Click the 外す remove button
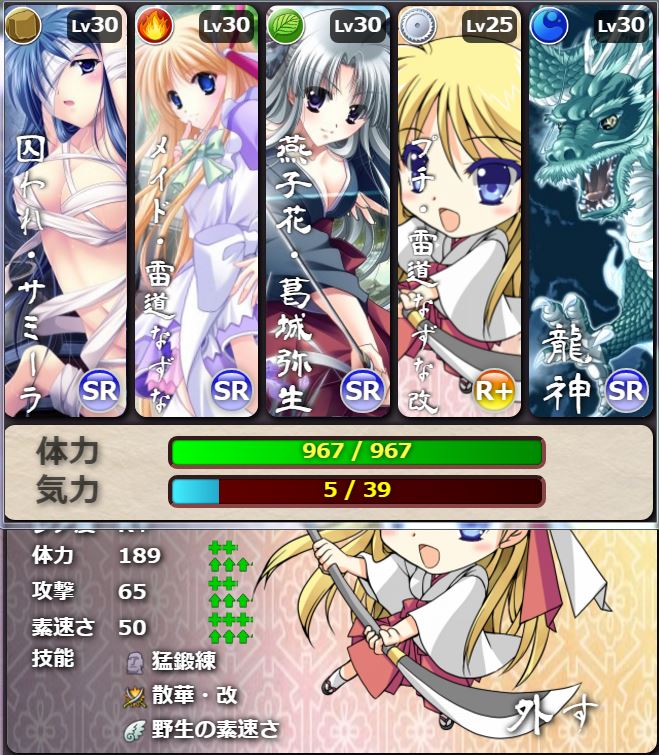The height and width of the screenshot is (755, 659). 556,714
